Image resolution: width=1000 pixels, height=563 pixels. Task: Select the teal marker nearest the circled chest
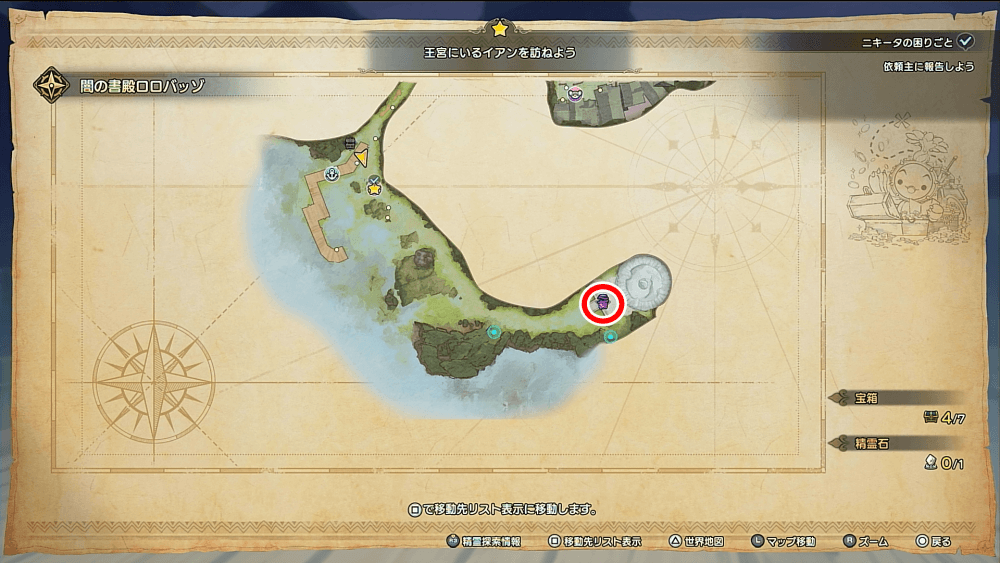point(610,337)
